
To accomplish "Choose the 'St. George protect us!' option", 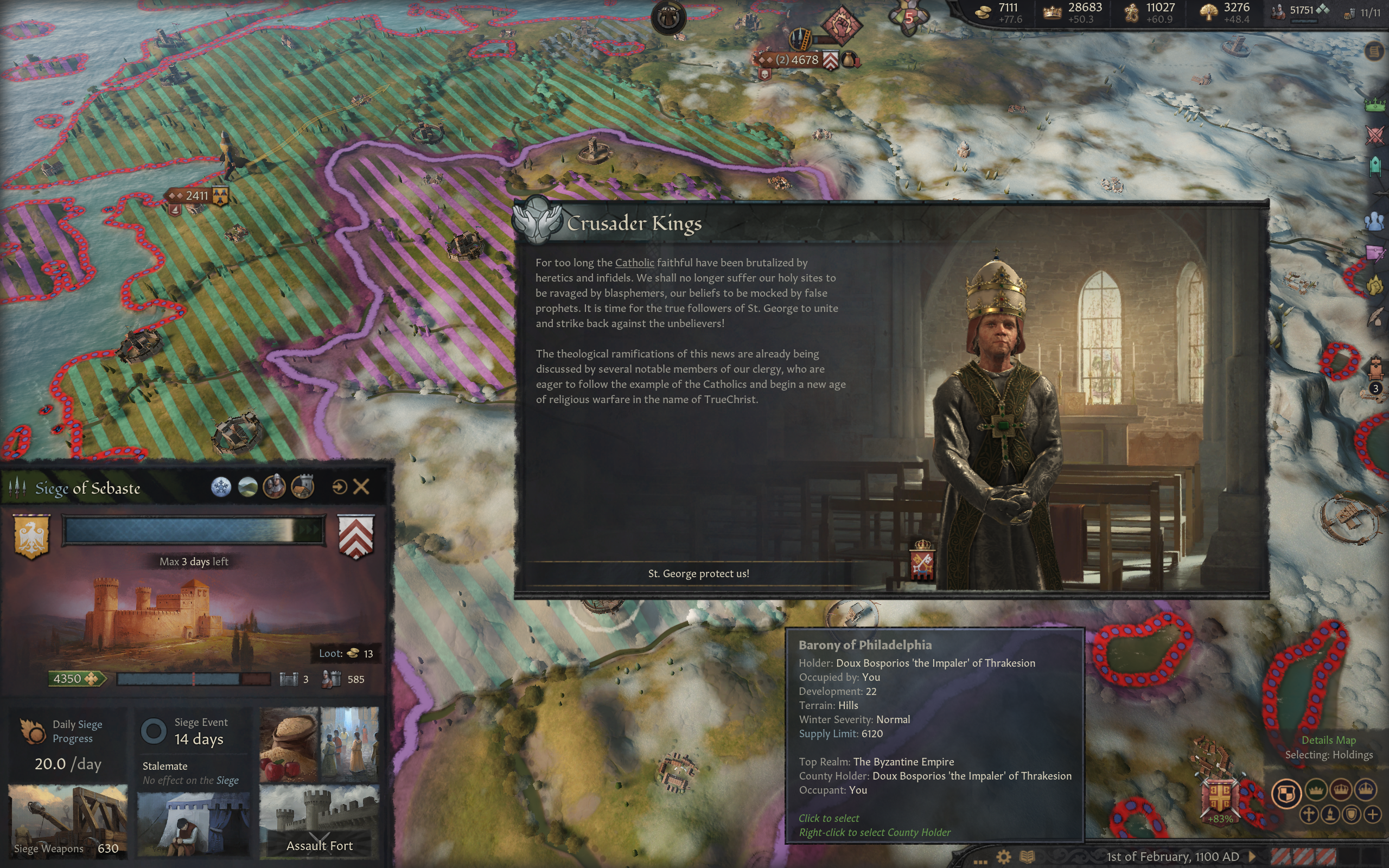I will [x=698, y=573].
